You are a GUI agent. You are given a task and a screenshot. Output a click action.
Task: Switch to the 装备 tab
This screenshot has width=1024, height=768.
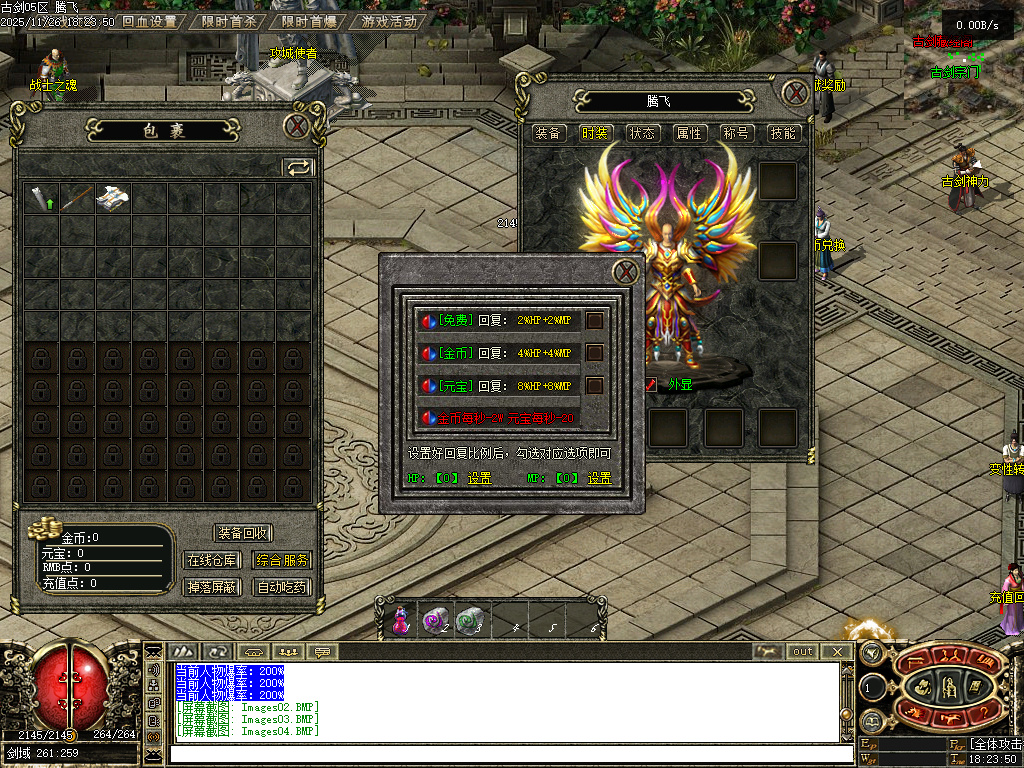(548, 133)
